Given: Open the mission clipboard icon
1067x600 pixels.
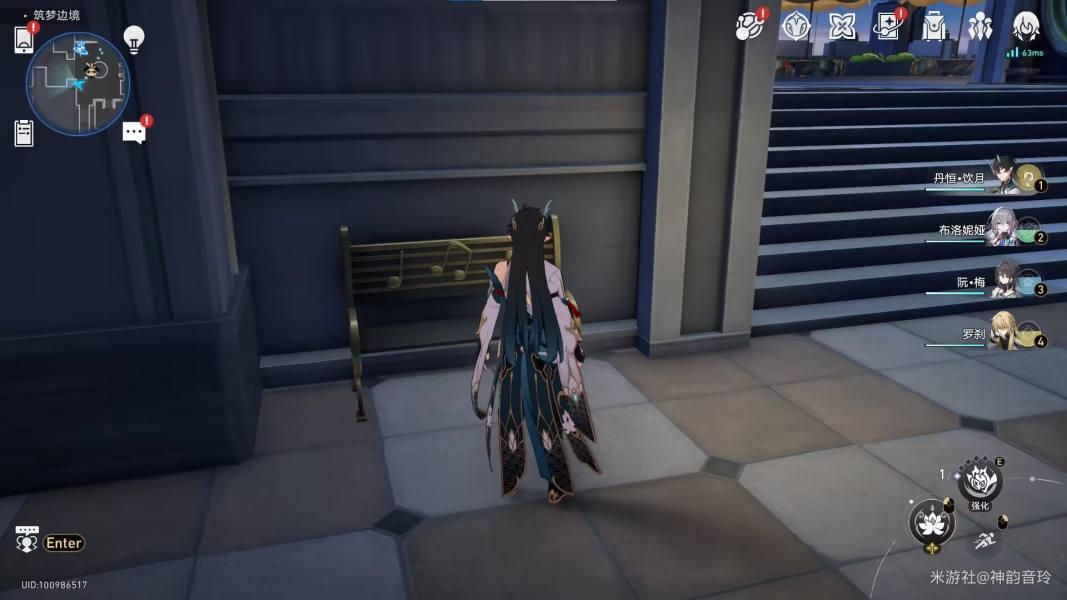Looking at the screenshot, I should [x=24, y=133].
